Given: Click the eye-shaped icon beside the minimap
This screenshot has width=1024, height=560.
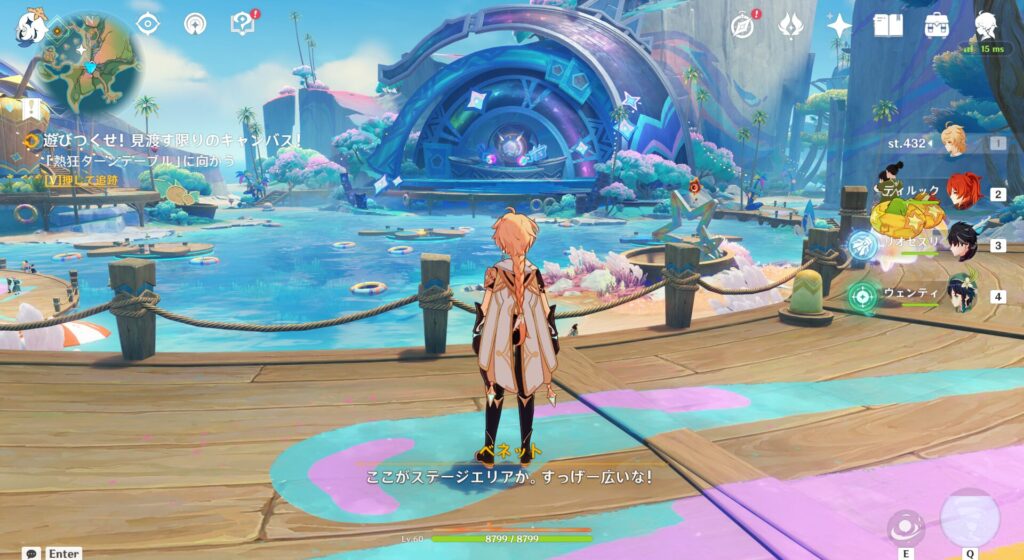Looking at the screenshot, I should [x=148, y=24].
